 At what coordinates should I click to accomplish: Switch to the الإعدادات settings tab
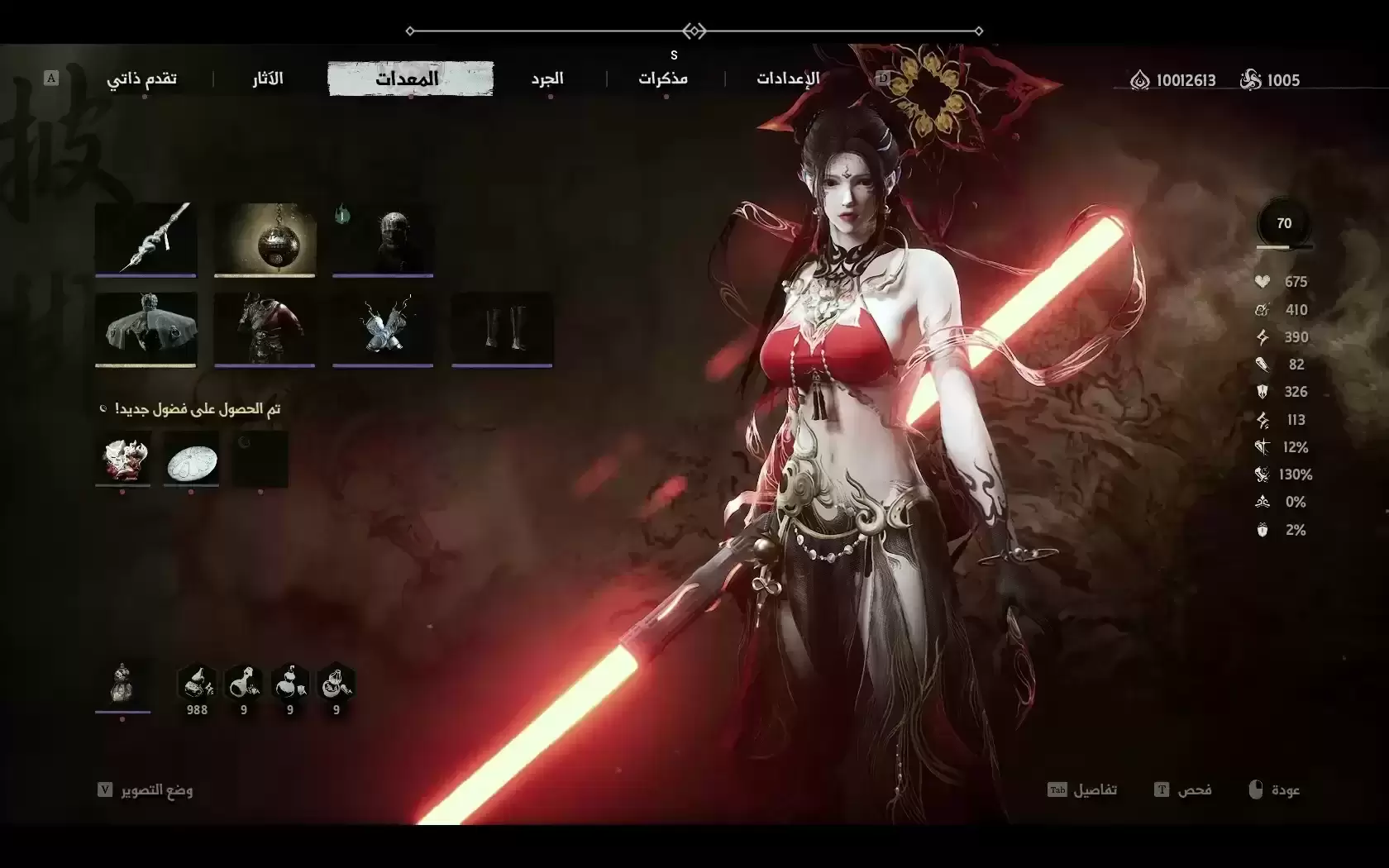[x=788, y=79]
